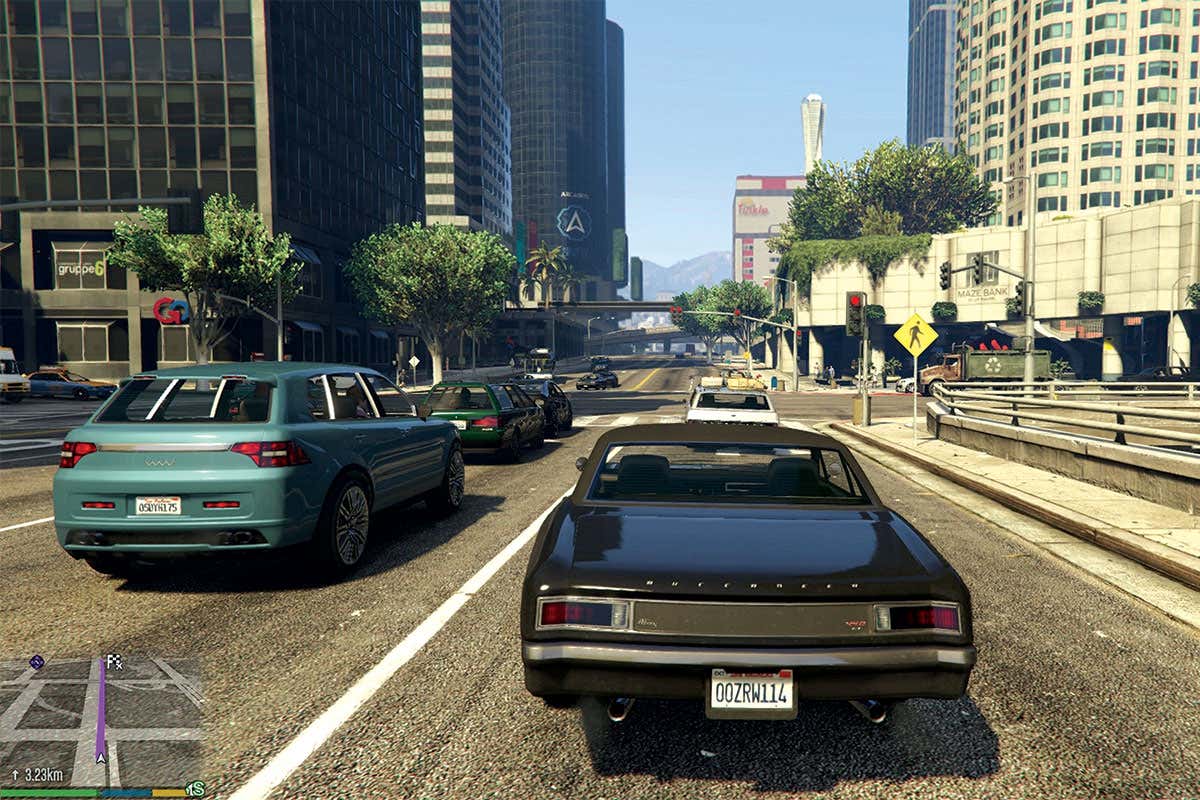Viewport: 1200px width, 800px height.
Task: Open the minimap in the corner
Action: pos(100,720)
